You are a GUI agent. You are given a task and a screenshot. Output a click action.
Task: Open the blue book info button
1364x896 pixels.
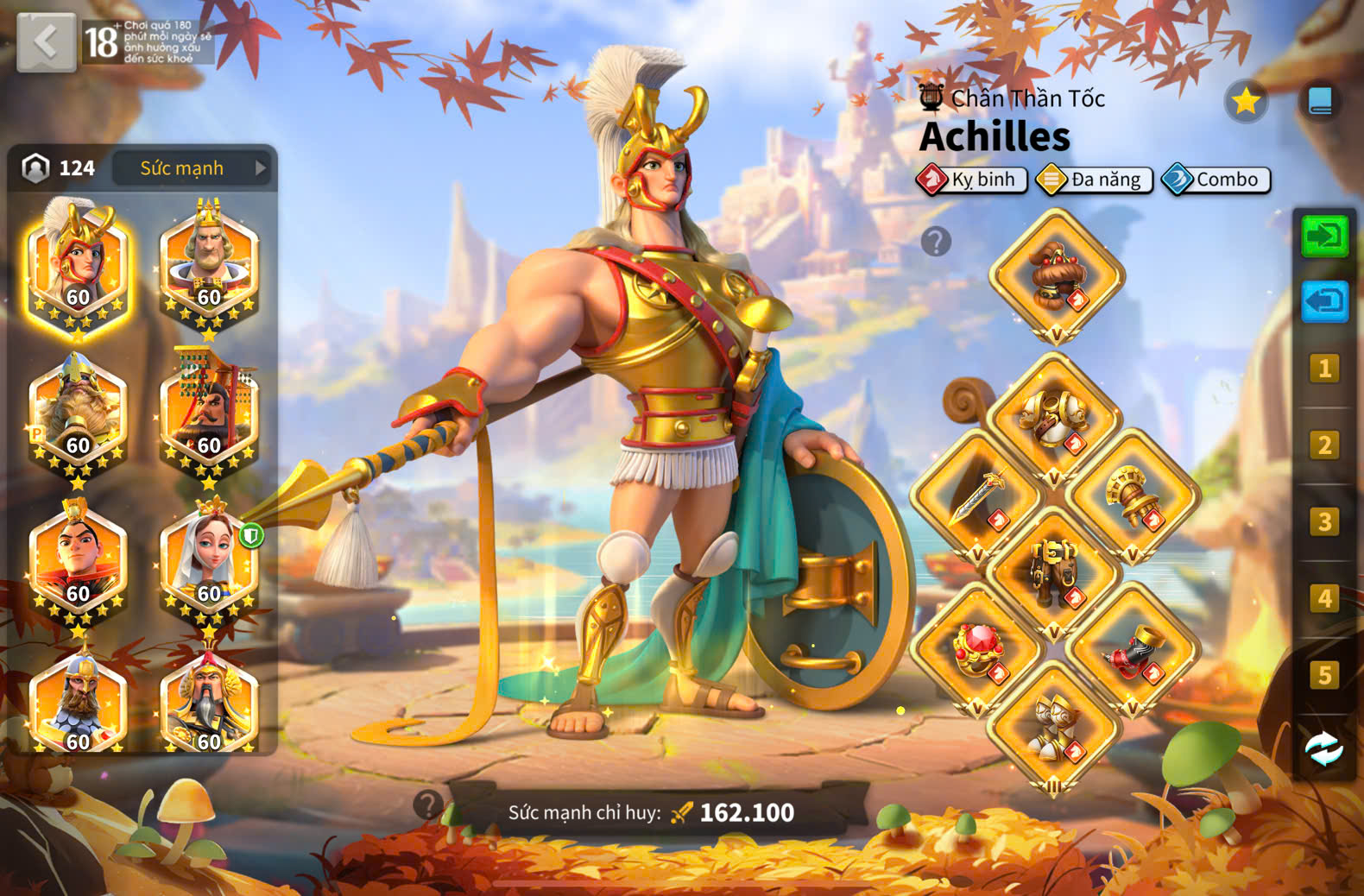tap(1320, 102)
